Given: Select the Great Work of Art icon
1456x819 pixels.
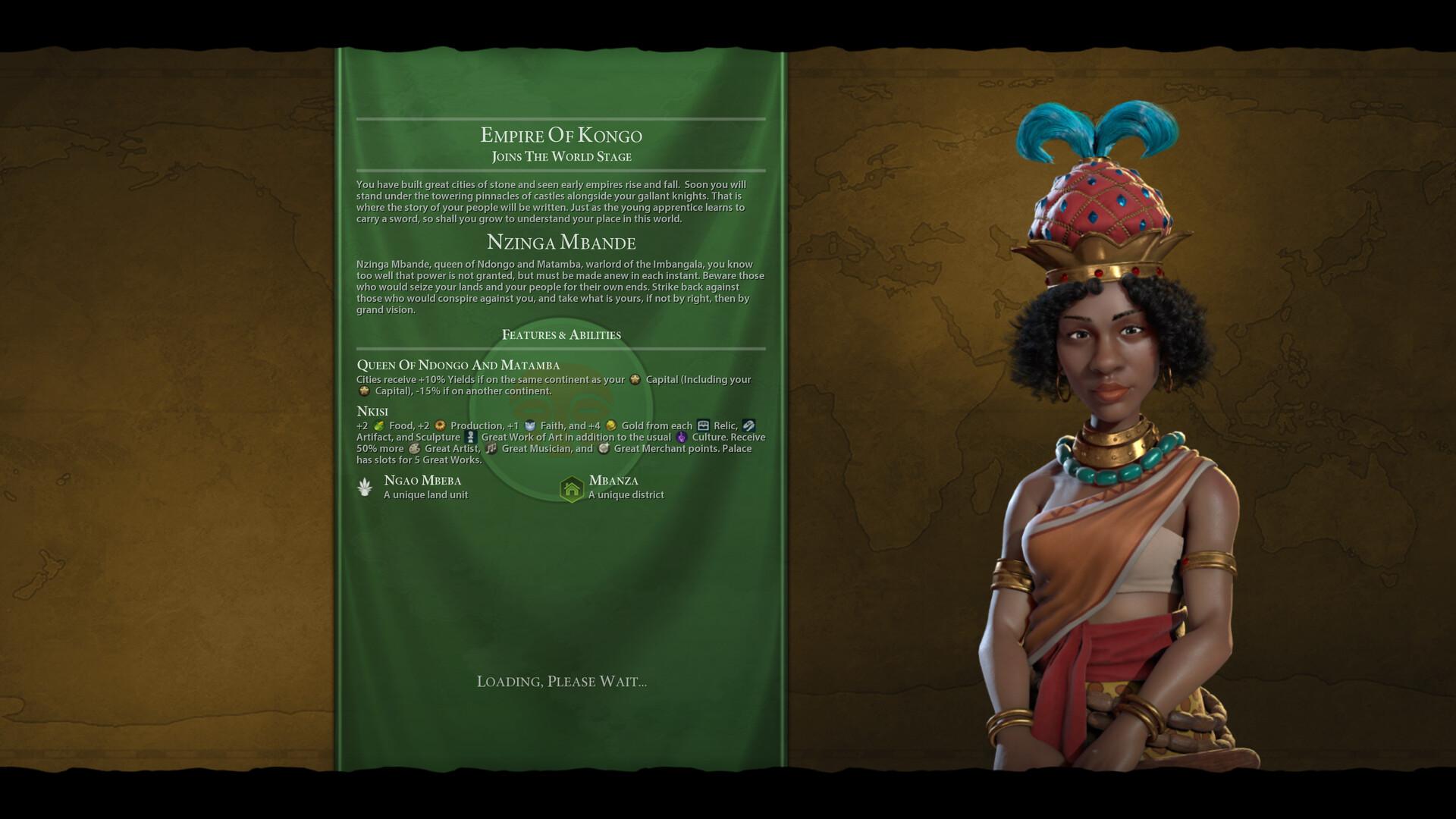Looking at the screenshot, I should click(x=472, y=438).
